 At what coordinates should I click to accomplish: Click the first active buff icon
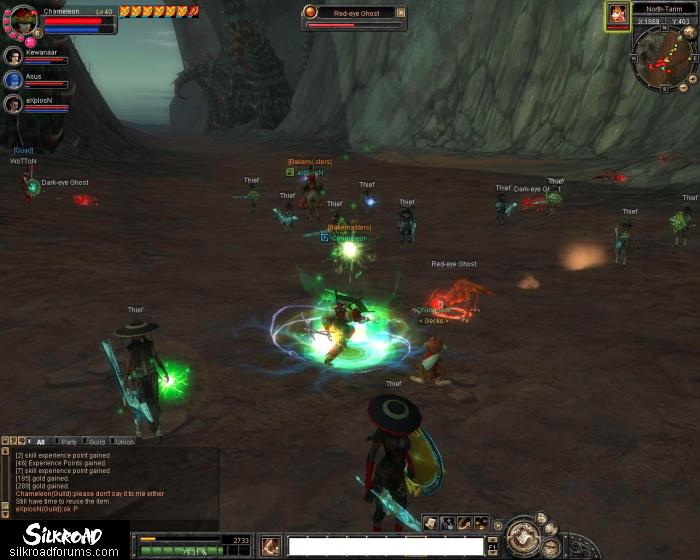pos(125,11)
